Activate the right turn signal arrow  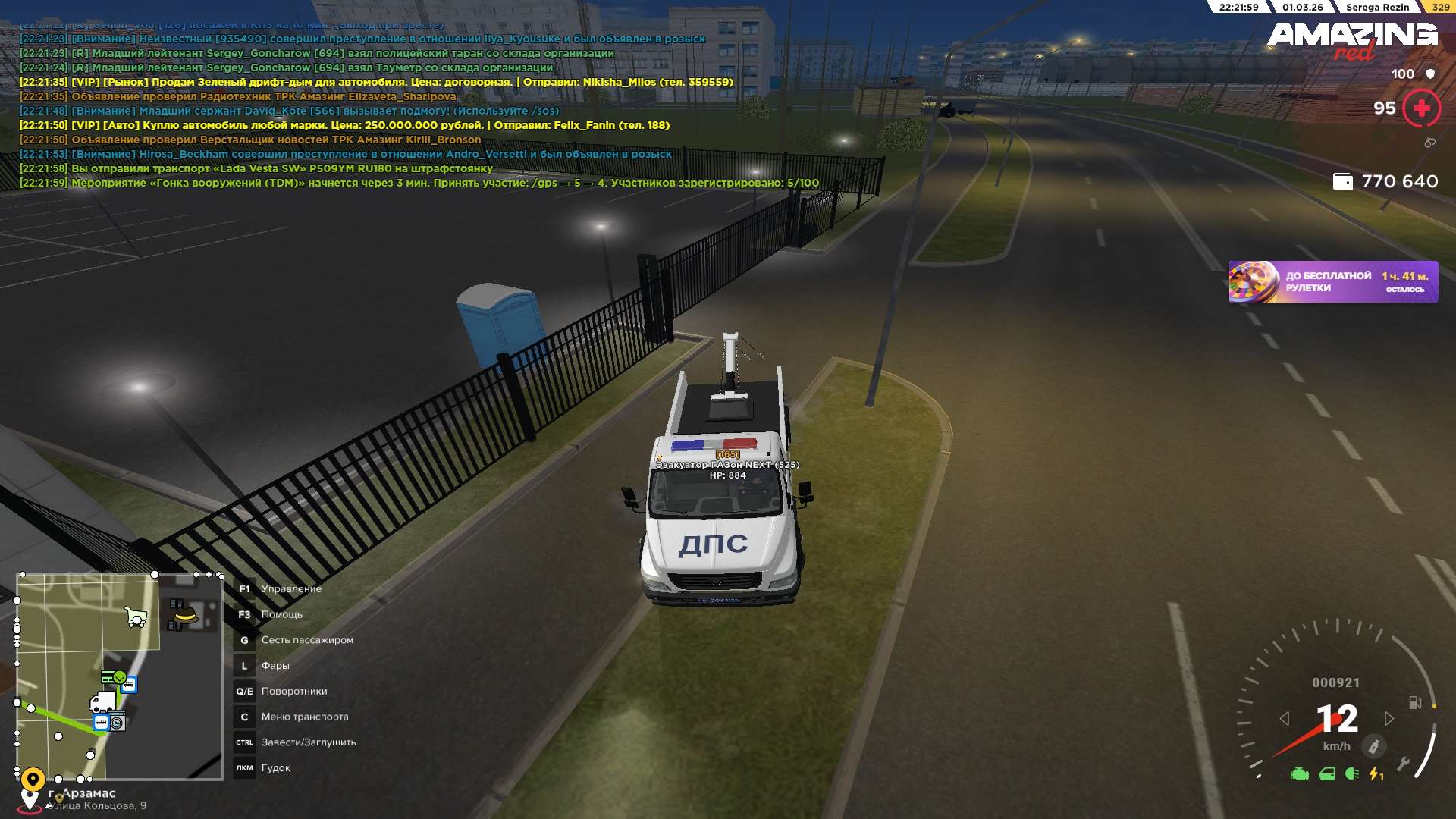point(1389,718)
